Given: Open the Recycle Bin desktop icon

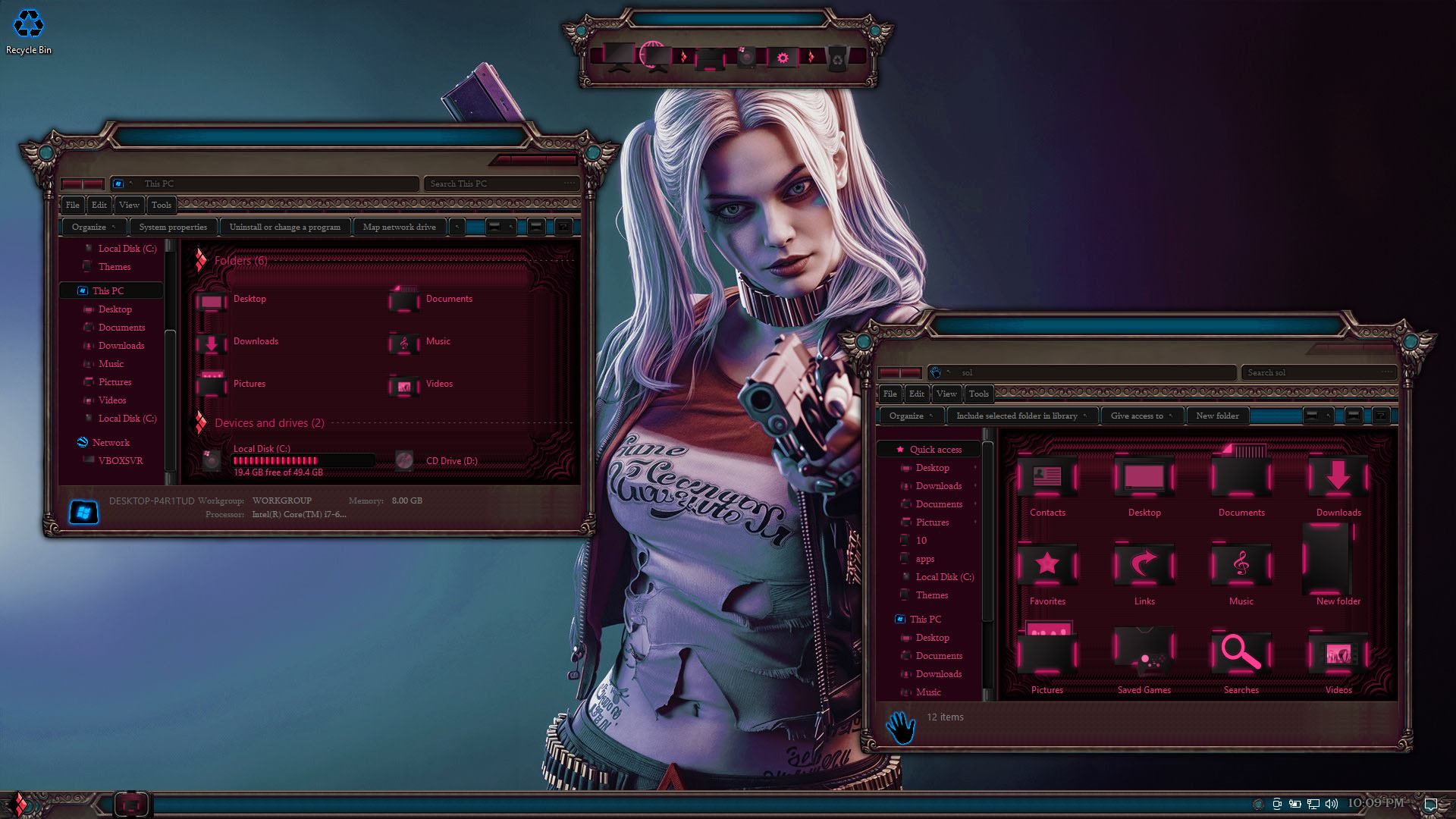Looking at the screenshot, I should click(29, 30).
